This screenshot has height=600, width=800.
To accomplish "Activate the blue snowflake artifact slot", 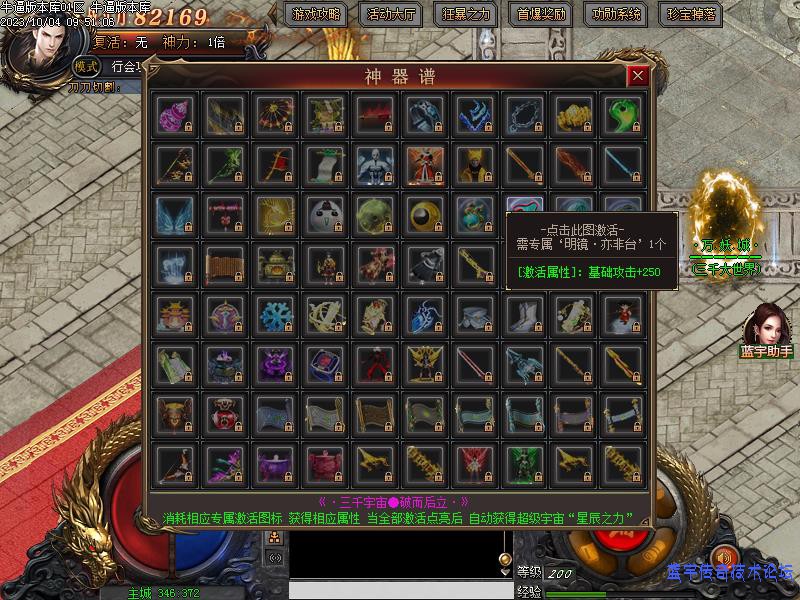I will click(274, 314).
